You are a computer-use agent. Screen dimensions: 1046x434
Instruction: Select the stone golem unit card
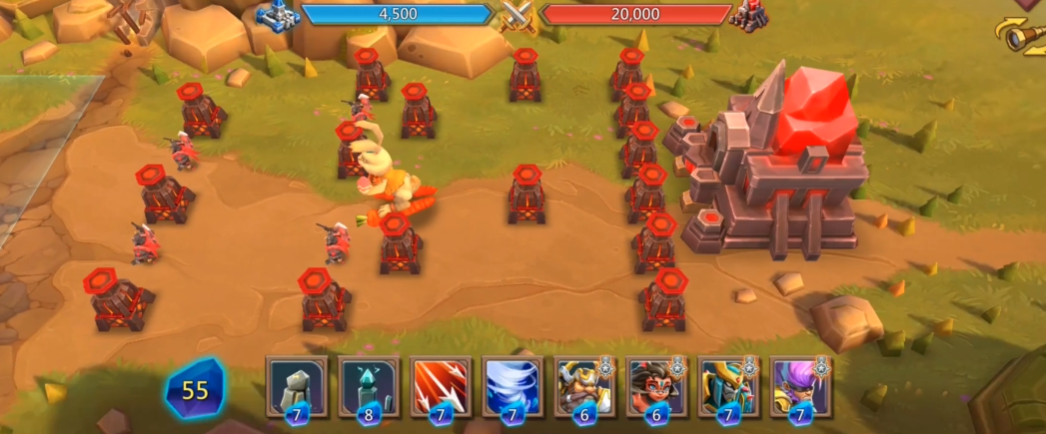[x=297, y=385]
